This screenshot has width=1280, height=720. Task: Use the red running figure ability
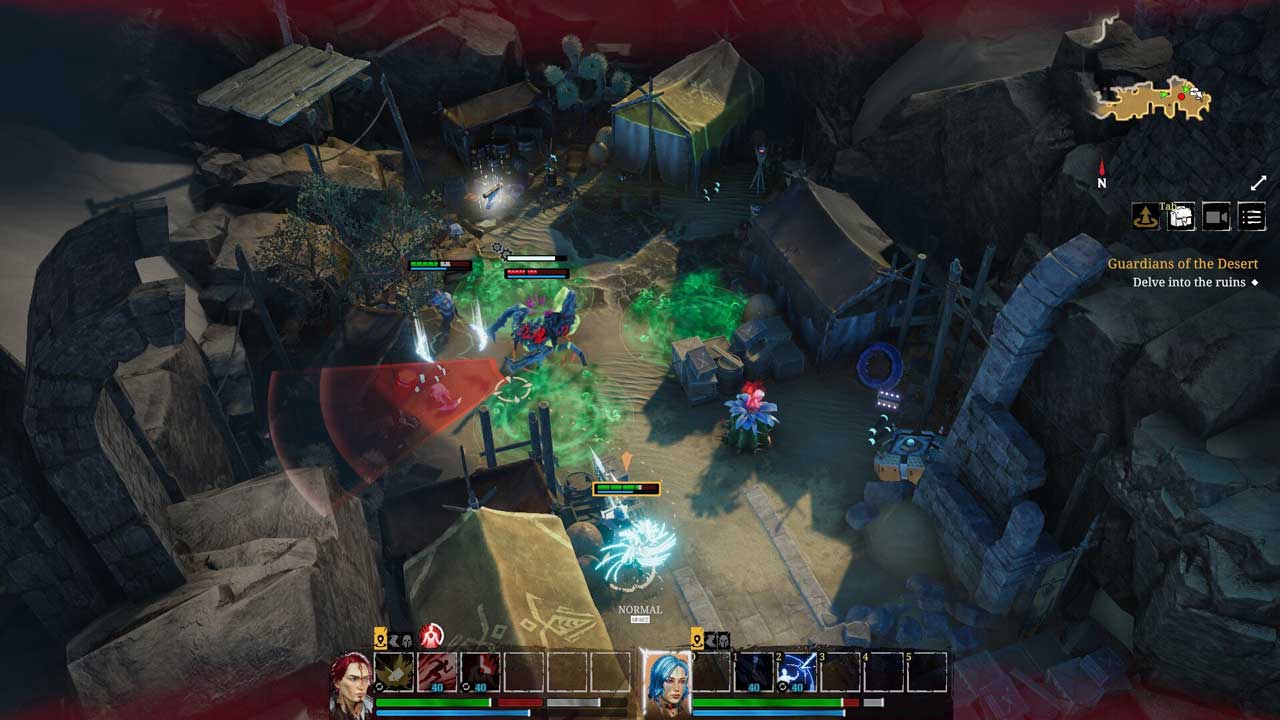[x=438, y=672]
